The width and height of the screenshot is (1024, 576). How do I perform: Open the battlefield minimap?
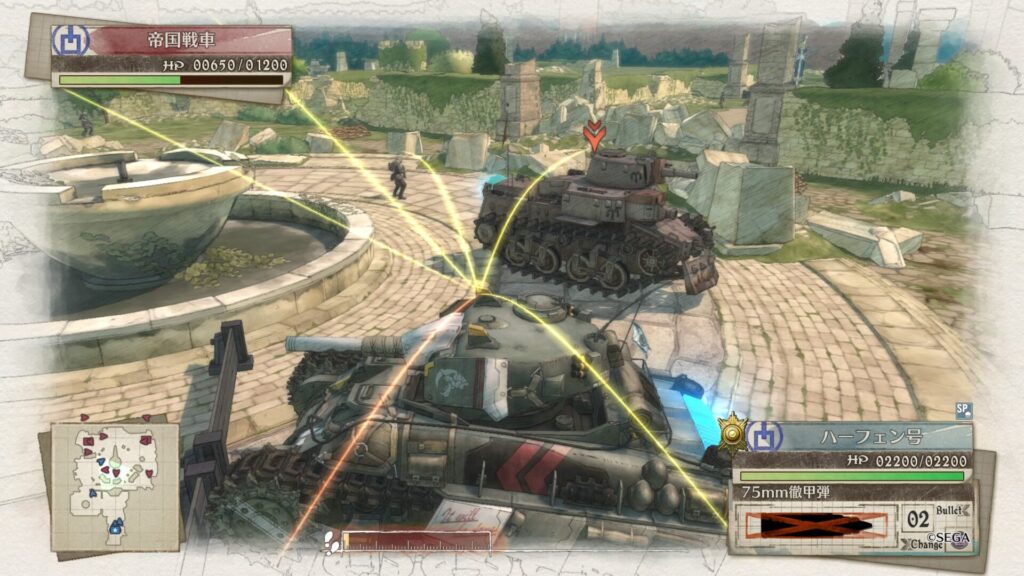coord(114,485)
